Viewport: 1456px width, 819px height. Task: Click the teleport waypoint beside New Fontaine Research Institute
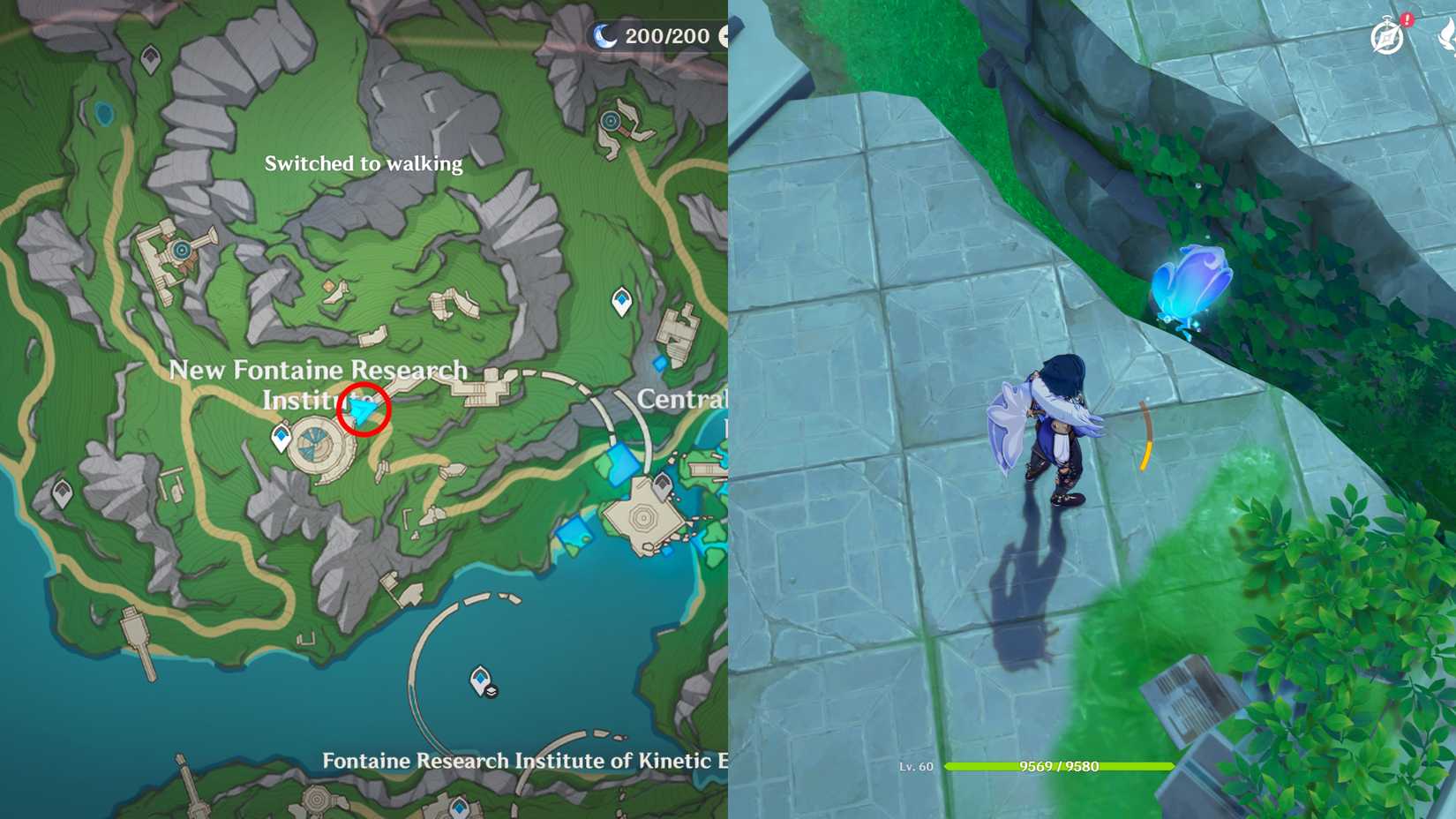pyautogui.click(x=281, y=435)
